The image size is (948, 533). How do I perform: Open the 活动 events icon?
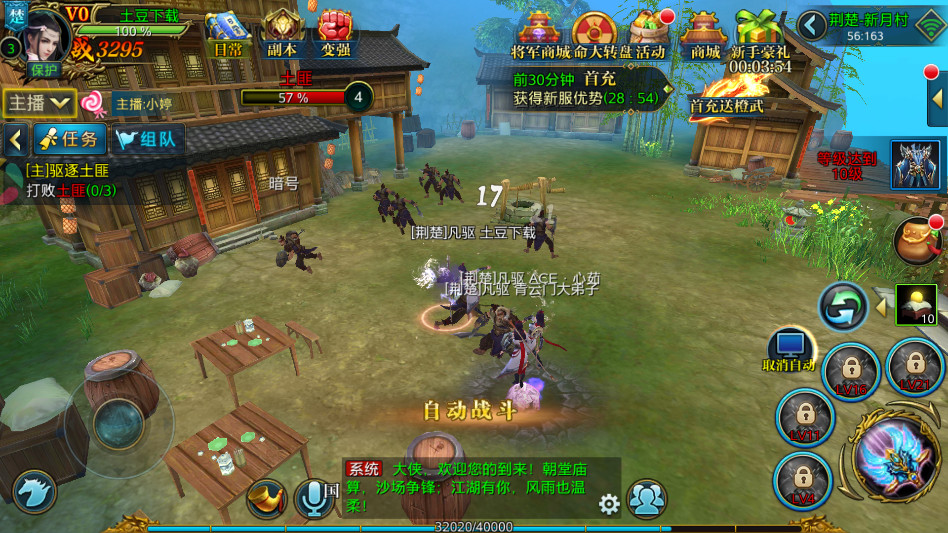click(x=649, y=34)
